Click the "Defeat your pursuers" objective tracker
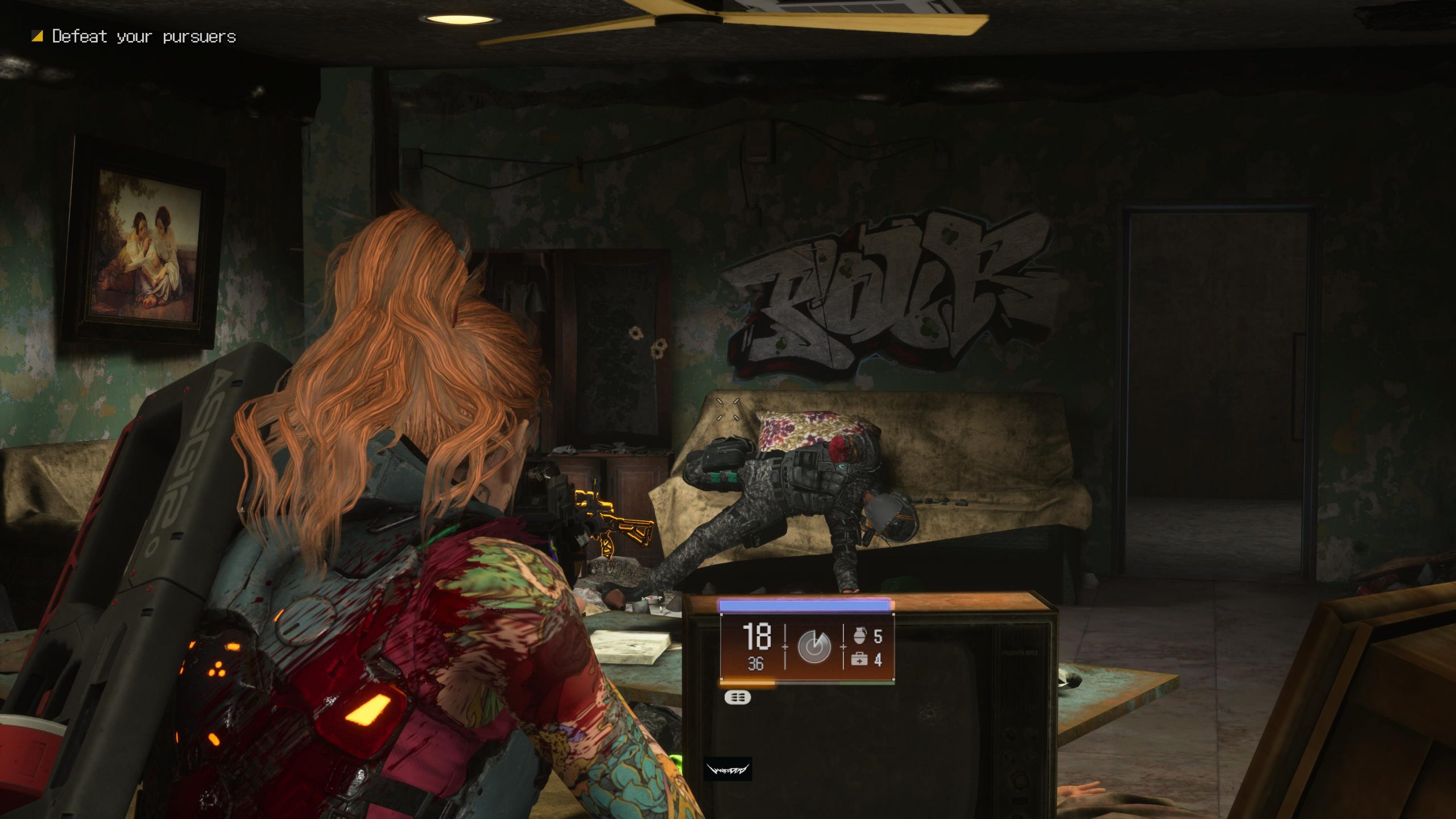Viewport: 1456px width, 819px height. [x=135, y=37]
